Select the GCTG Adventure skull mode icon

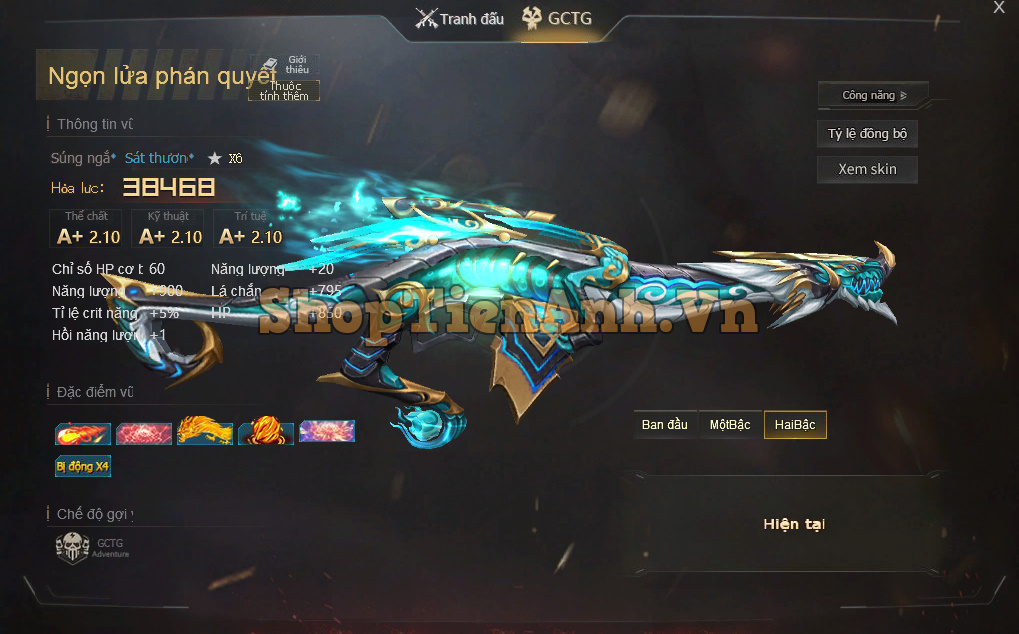tap(73, 548)
